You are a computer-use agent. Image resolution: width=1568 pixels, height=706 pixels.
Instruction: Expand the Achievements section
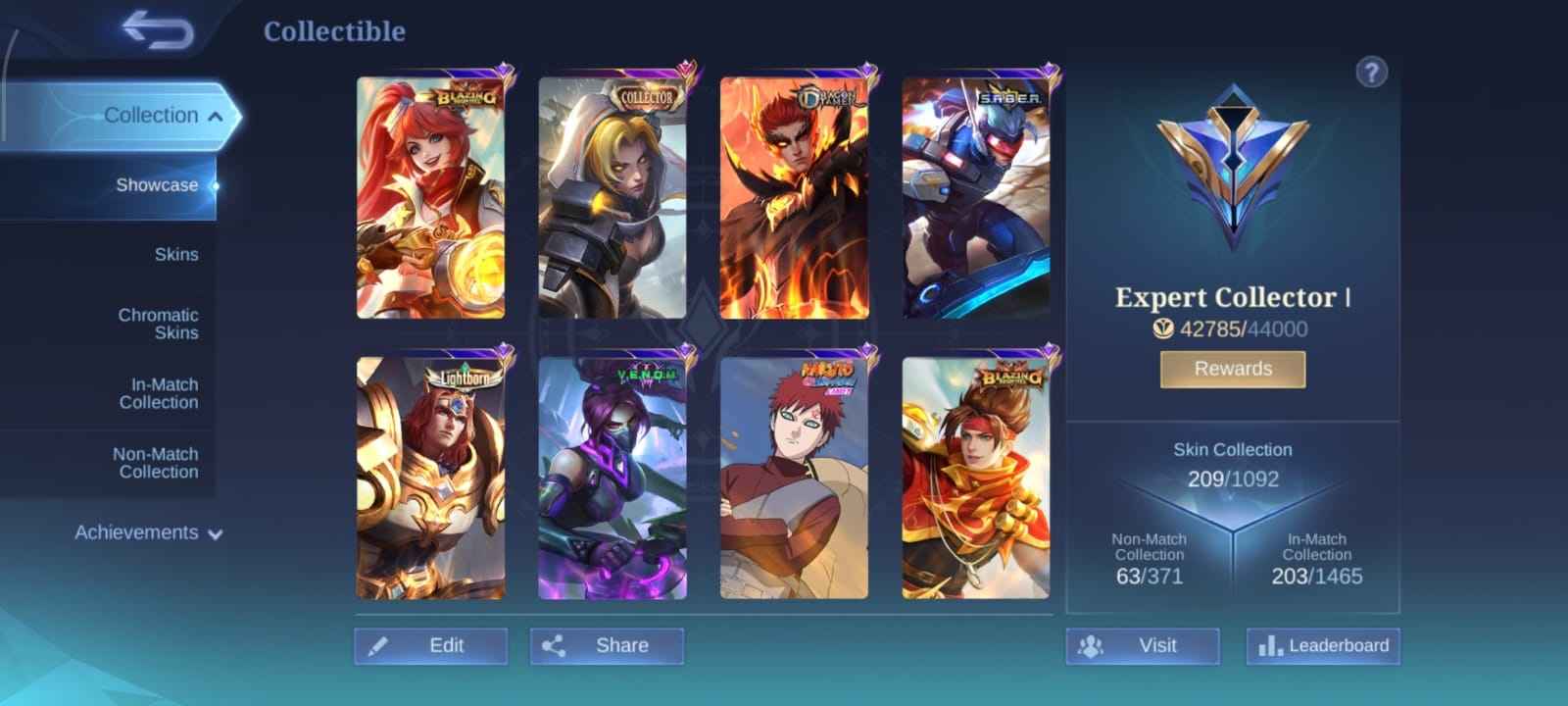(x=137, y=532)
